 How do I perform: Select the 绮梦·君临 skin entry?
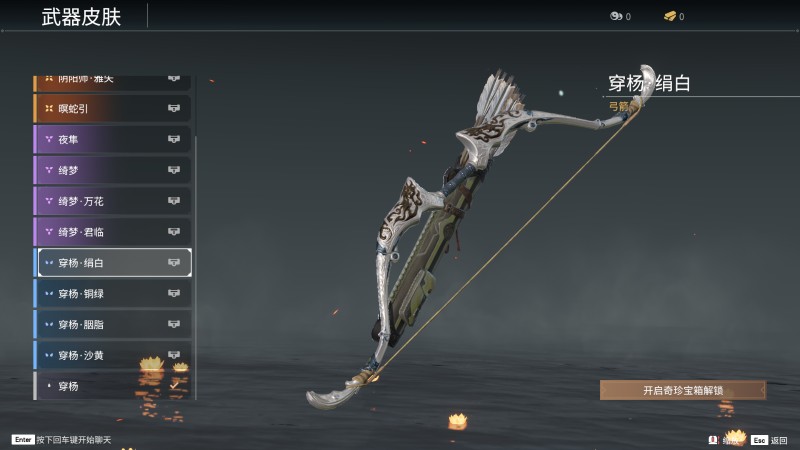pos(112,232)
